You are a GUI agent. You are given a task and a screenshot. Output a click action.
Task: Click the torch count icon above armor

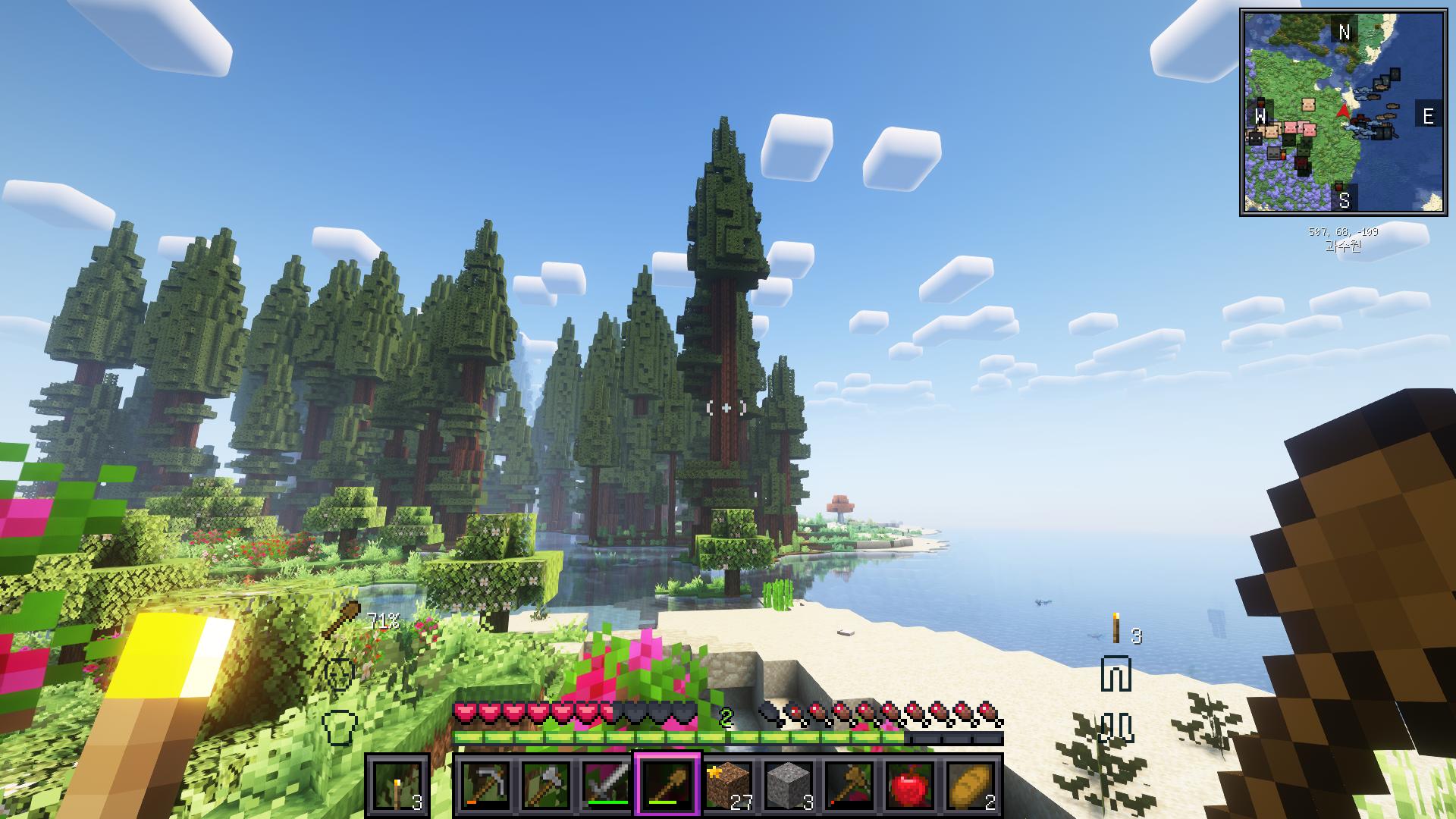coord(1116,629)
